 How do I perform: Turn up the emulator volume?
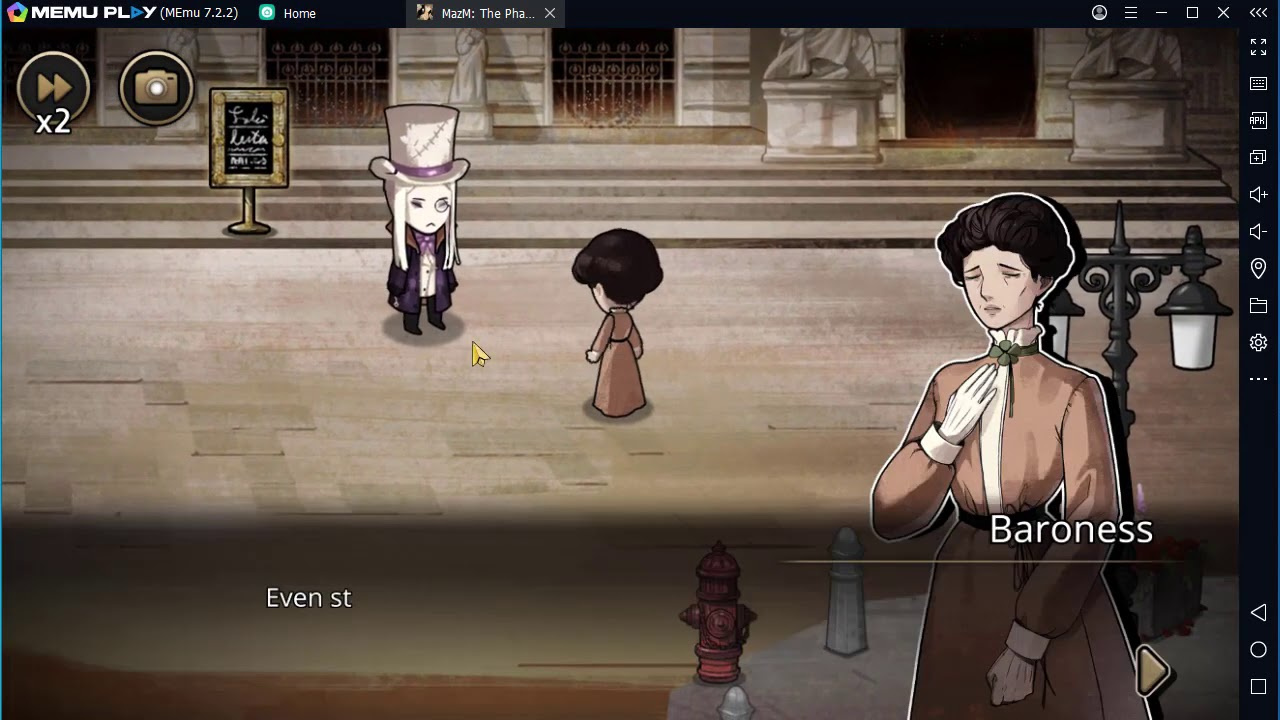point(1258,194)
